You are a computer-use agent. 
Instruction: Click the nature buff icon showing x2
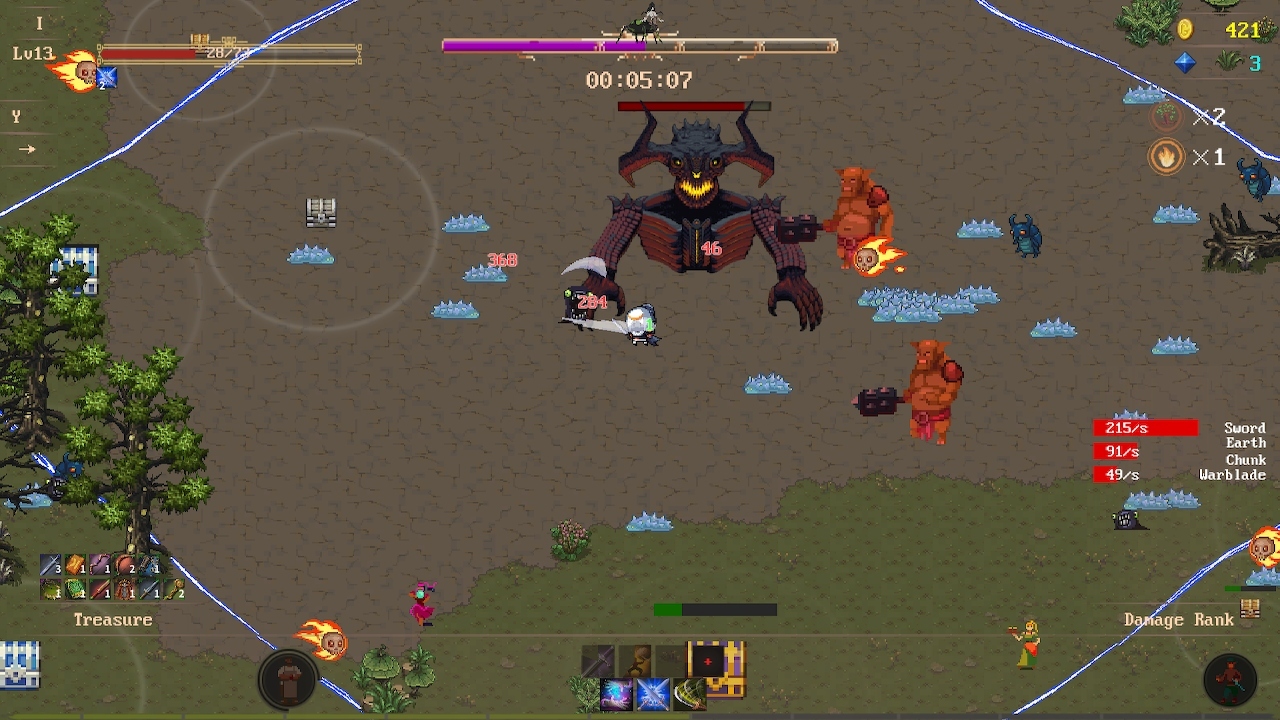pos(1165,116)
